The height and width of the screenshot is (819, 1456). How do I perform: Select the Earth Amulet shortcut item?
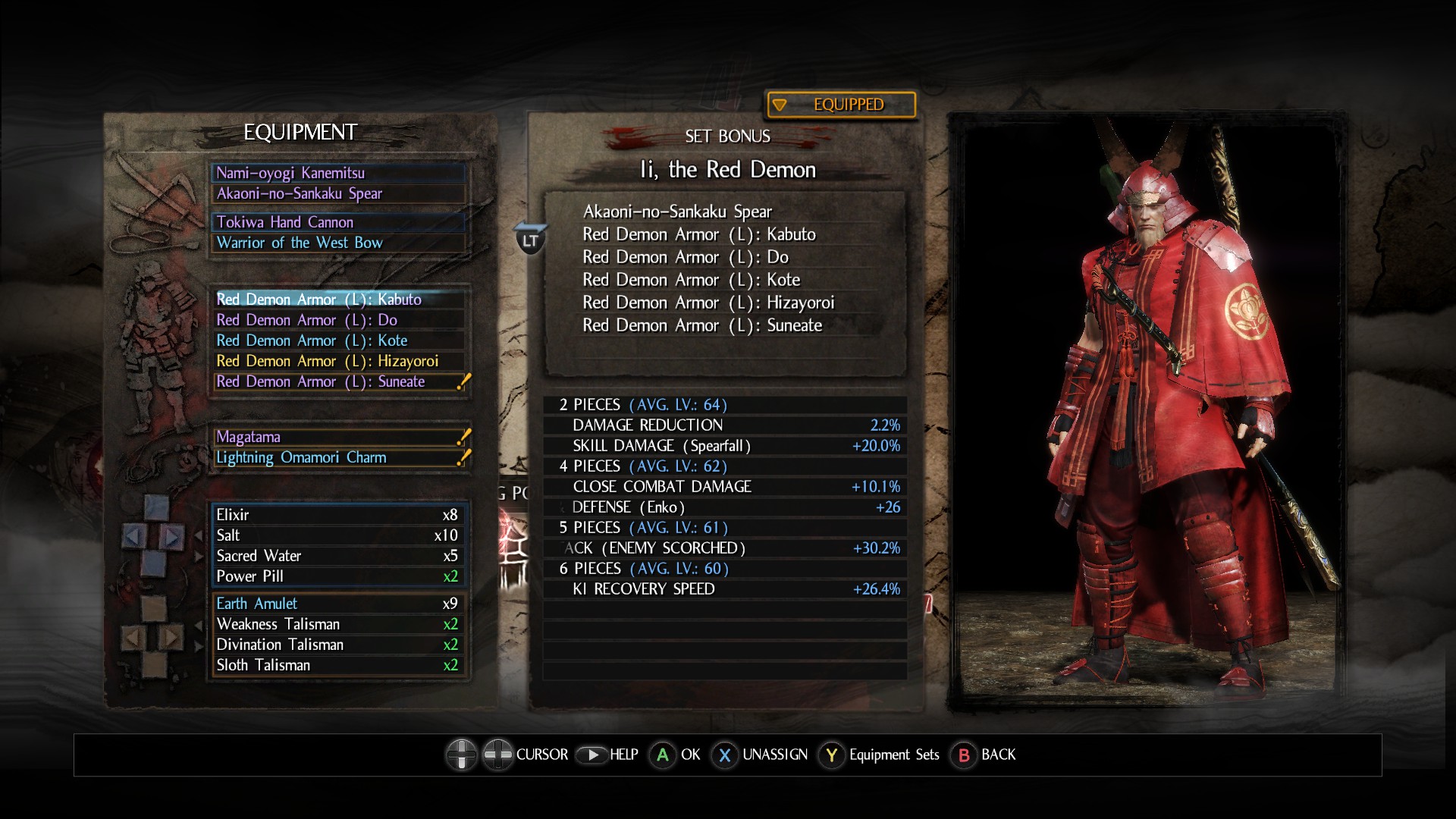[x=338, y=604]
